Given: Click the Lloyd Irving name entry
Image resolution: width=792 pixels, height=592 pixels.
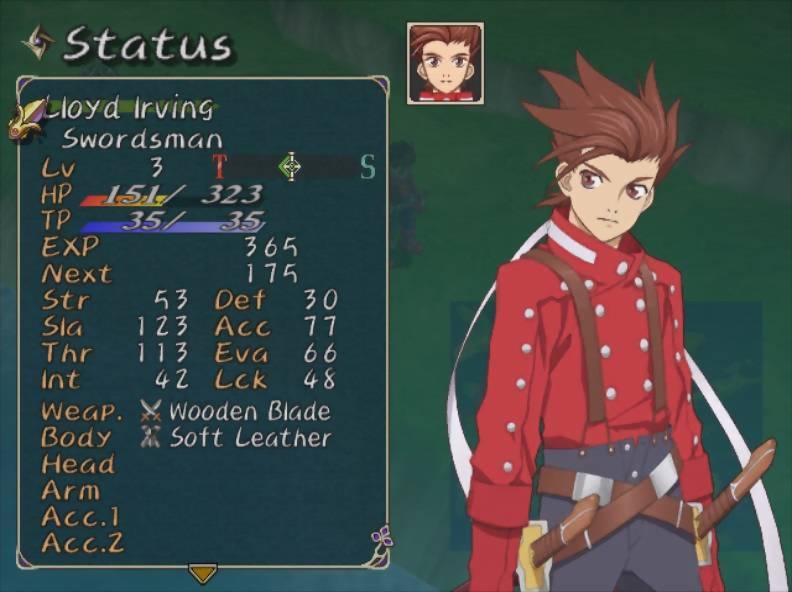Looking at the screenshot, I should click(x=130, y=108).
